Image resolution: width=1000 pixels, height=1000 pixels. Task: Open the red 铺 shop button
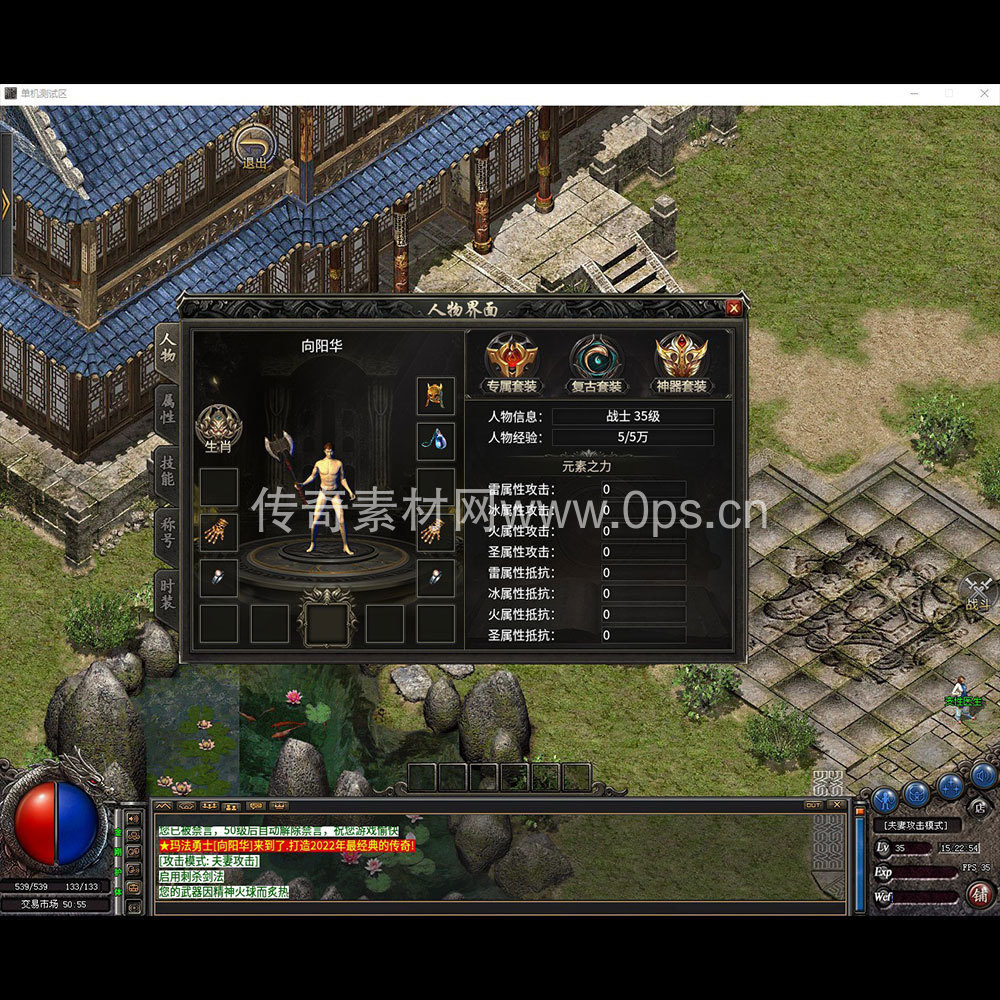click(981, 894)
